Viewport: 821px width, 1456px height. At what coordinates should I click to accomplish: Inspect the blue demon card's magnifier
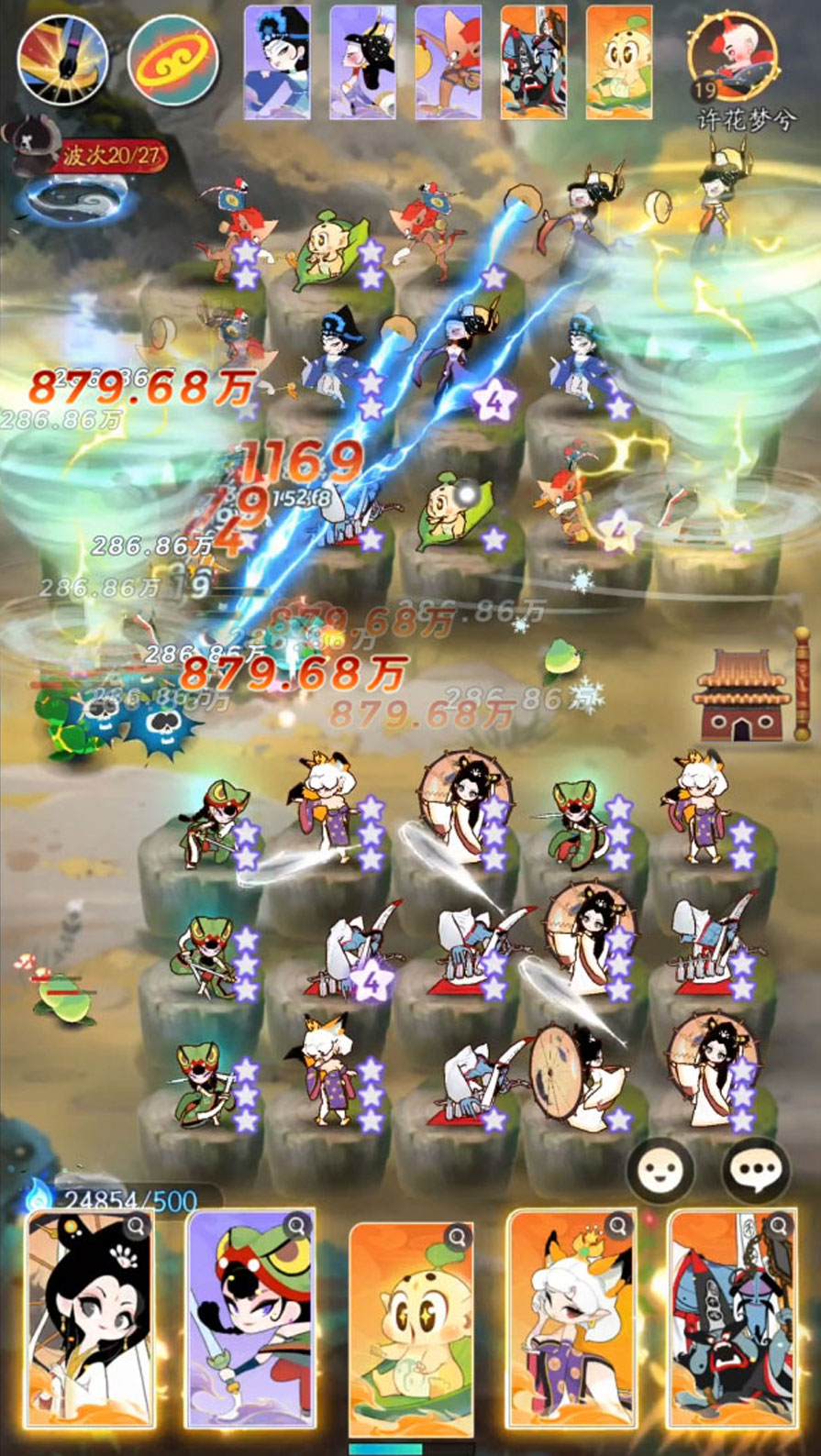pos(779,1225)
